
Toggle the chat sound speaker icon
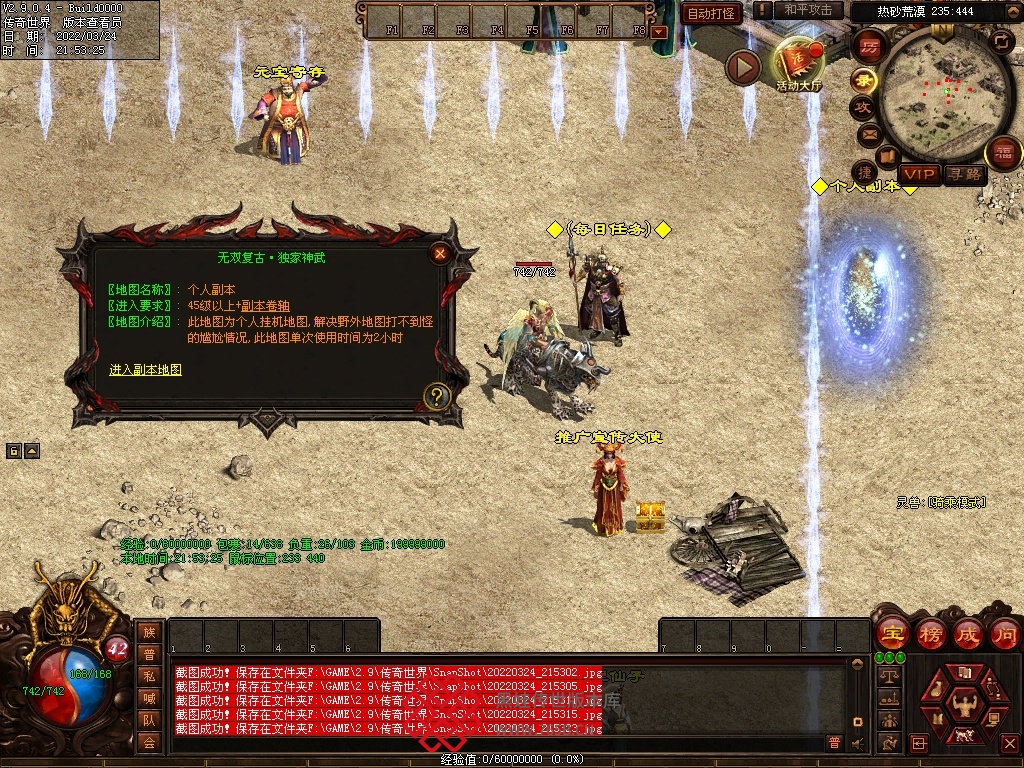857,743
